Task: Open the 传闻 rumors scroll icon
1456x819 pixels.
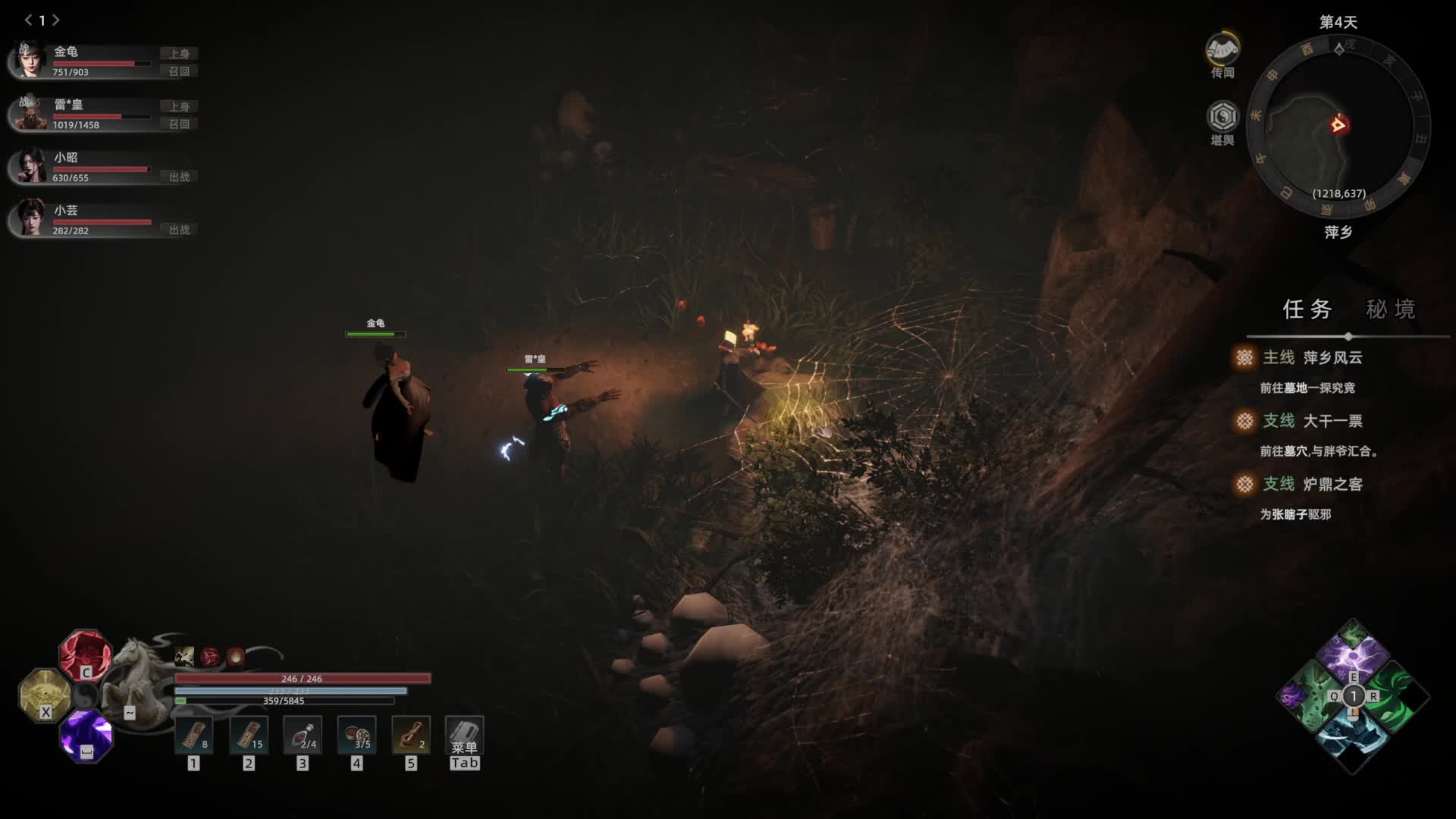Action: click(1222, 52)
